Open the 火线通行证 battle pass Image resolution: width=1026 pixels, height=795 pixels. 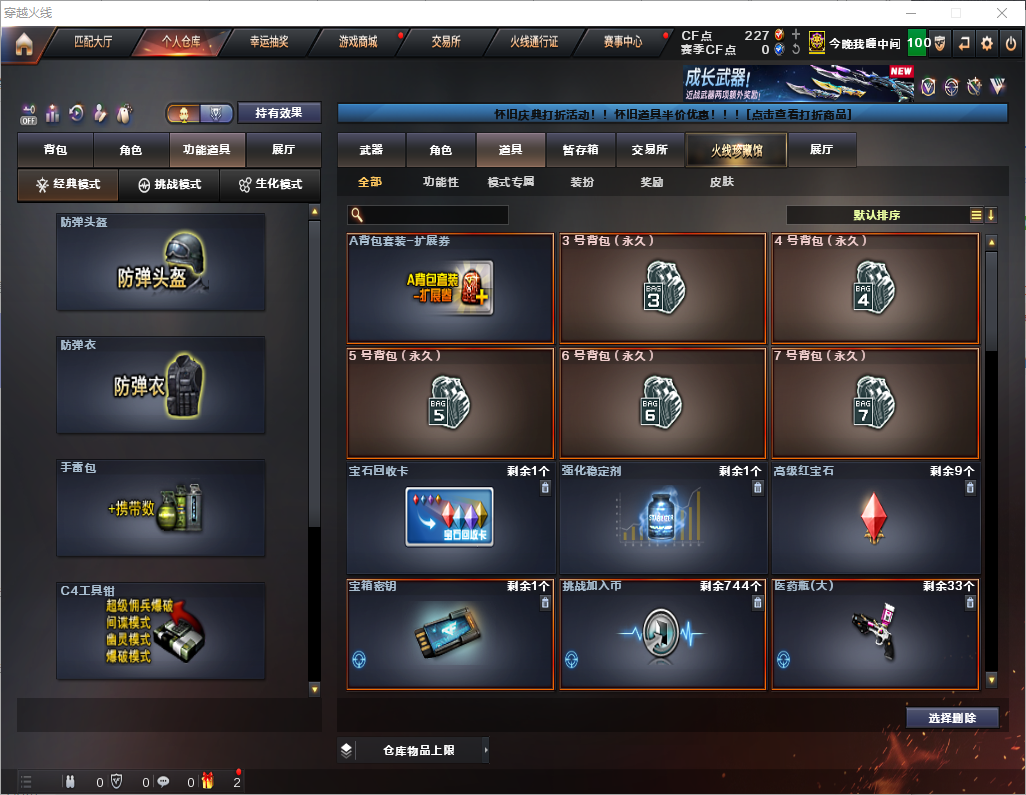click(534, 43)
